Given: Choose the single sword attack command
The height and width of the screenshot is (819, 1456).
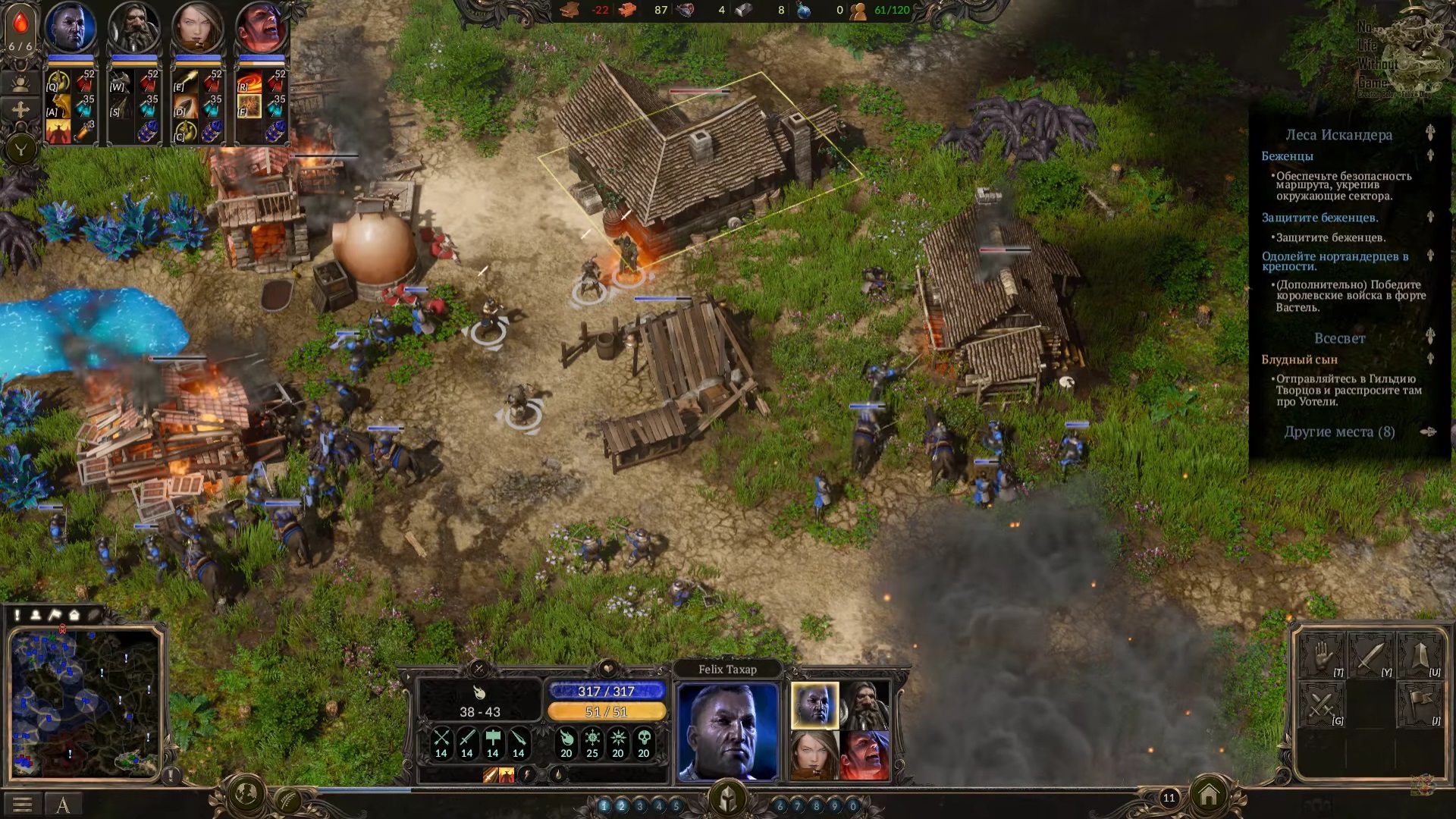Looking at the screenshot, I should (1370, 655).
